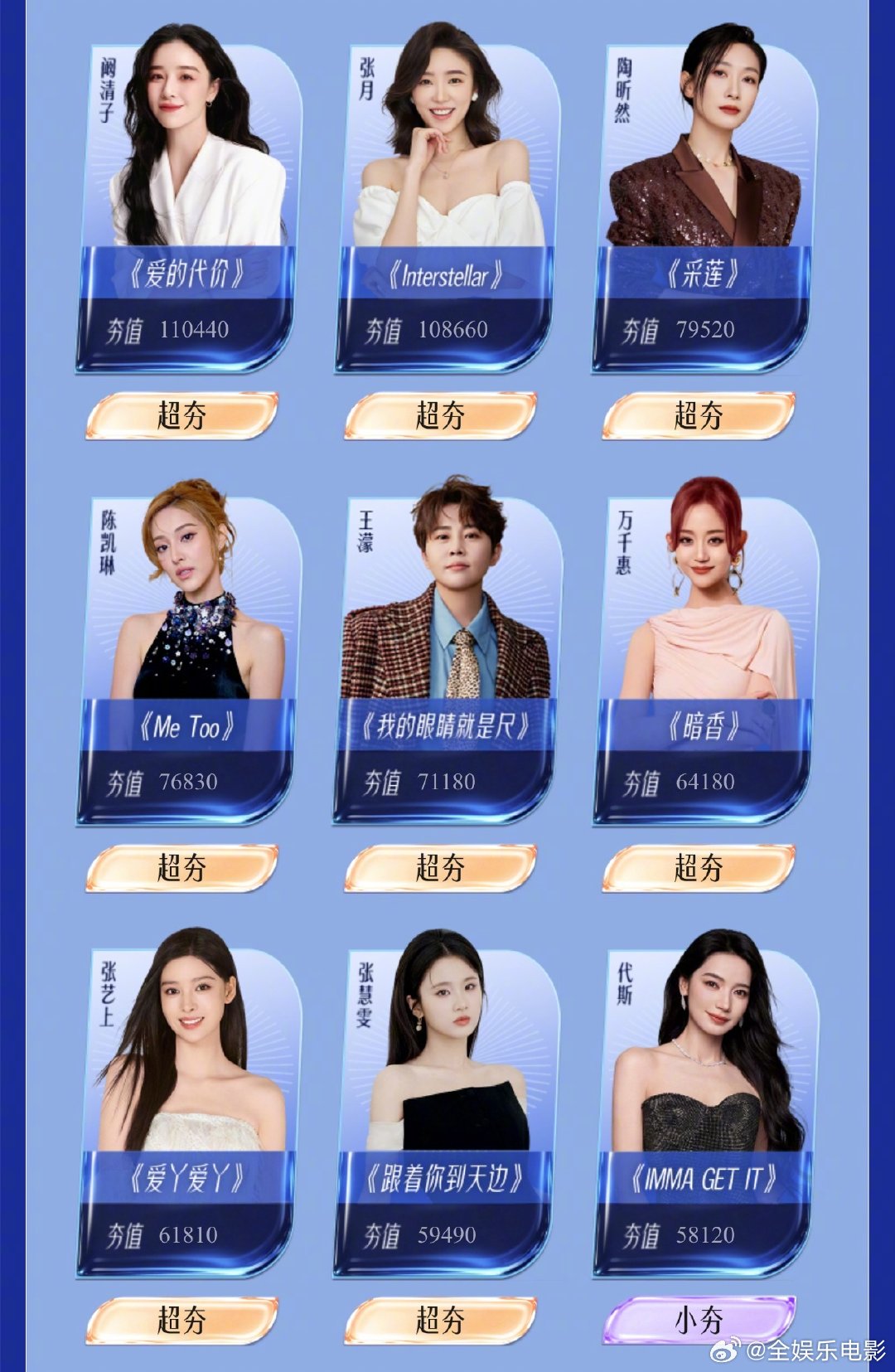Activate the 超夯 button under 《Me Too》

coord(181,868)
